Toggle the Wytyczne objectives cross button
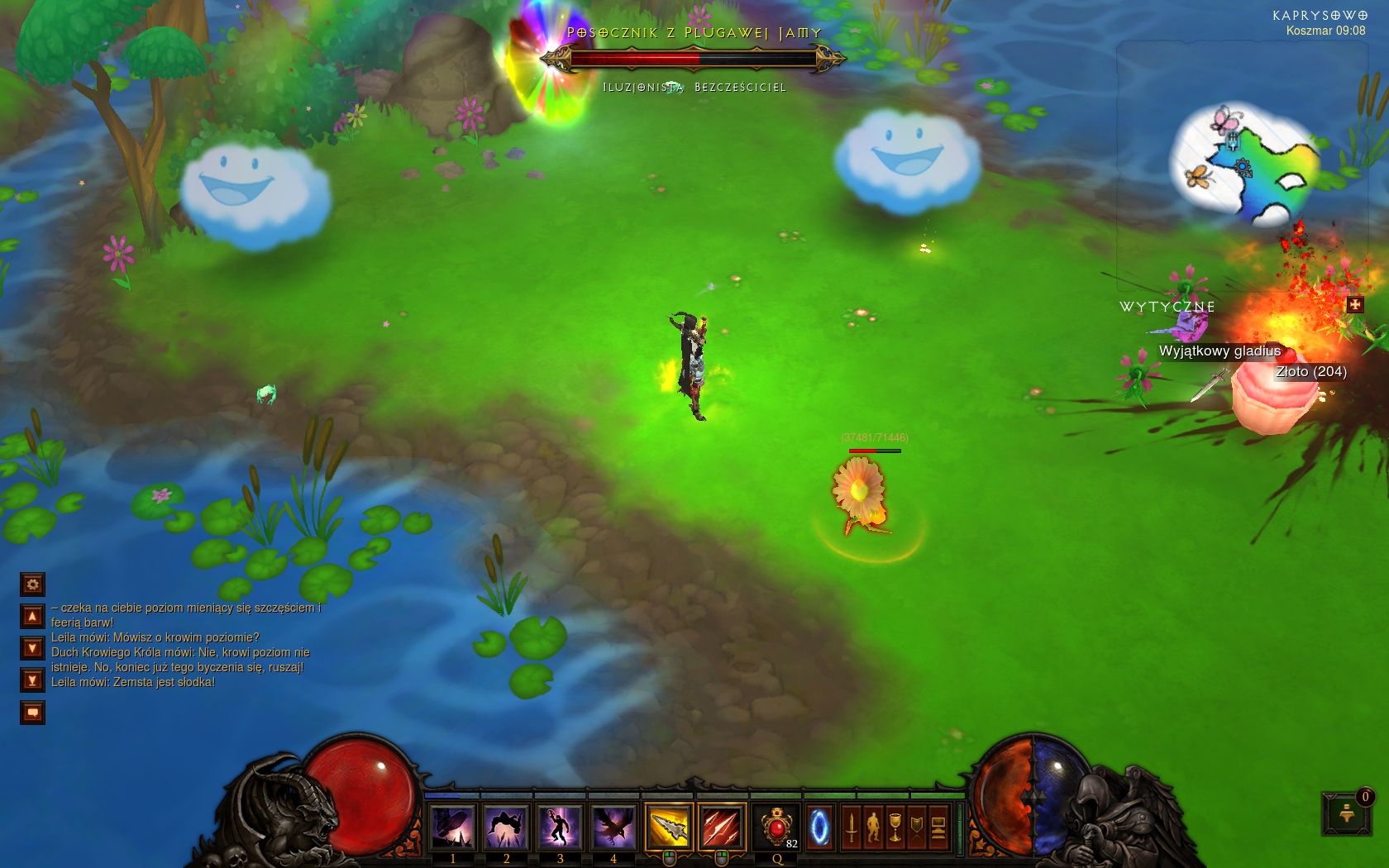Image resolution: width=1389 pixels, height=868 pixels. pyautogui.click(x=1354, y=304)
